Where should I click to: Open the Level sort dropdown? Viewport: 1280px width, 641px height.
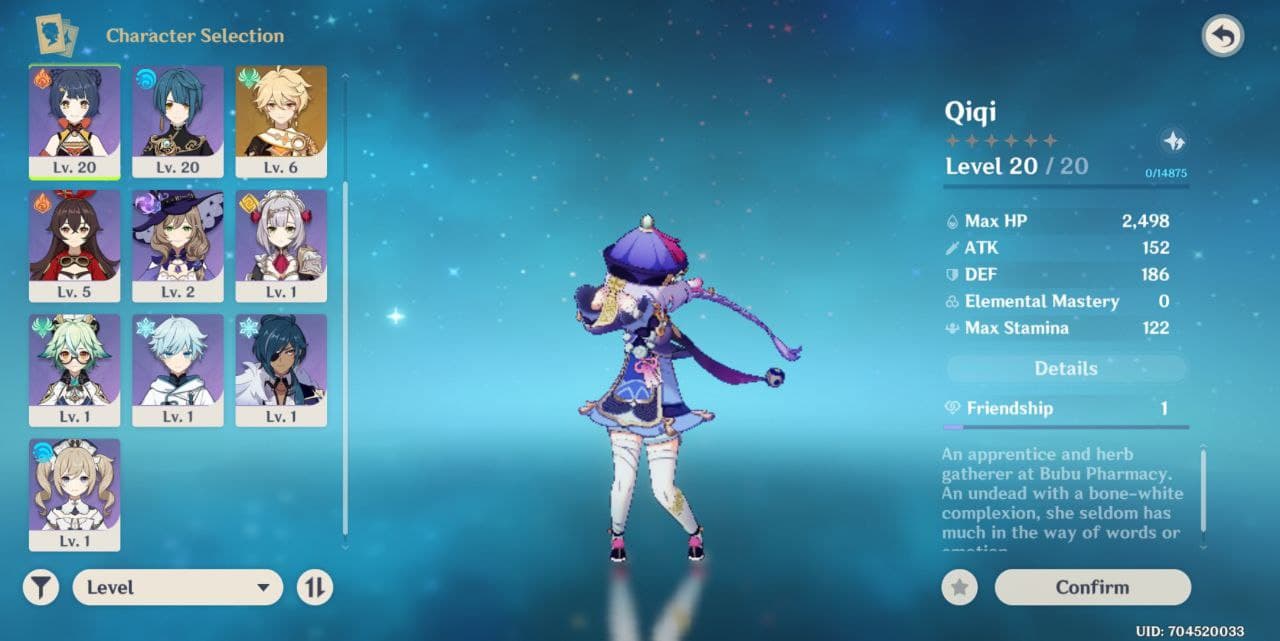[178, 587]
